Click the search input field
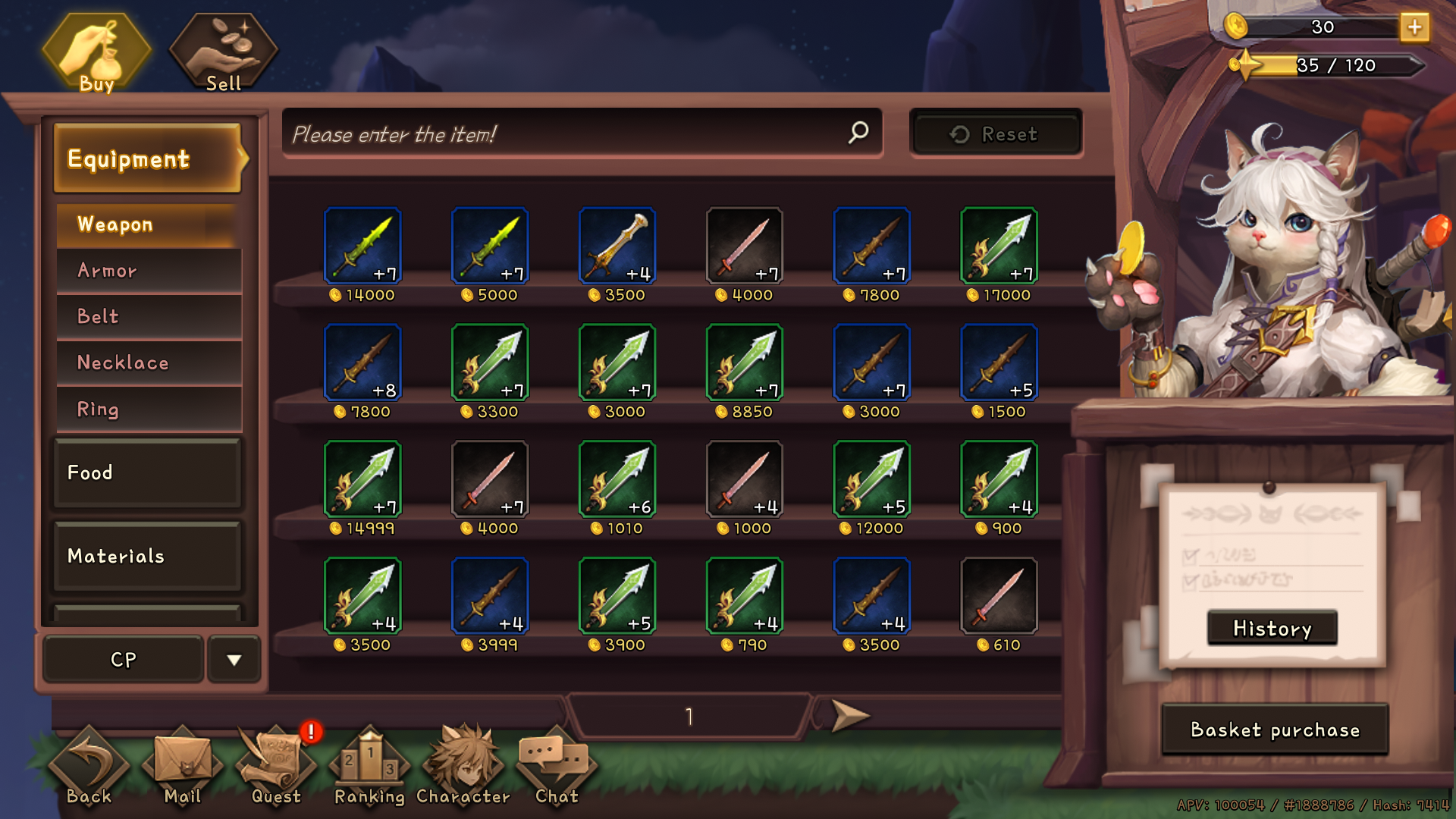Image resolution: width=1456 pixels, height=819 pixels. [561, 133]
